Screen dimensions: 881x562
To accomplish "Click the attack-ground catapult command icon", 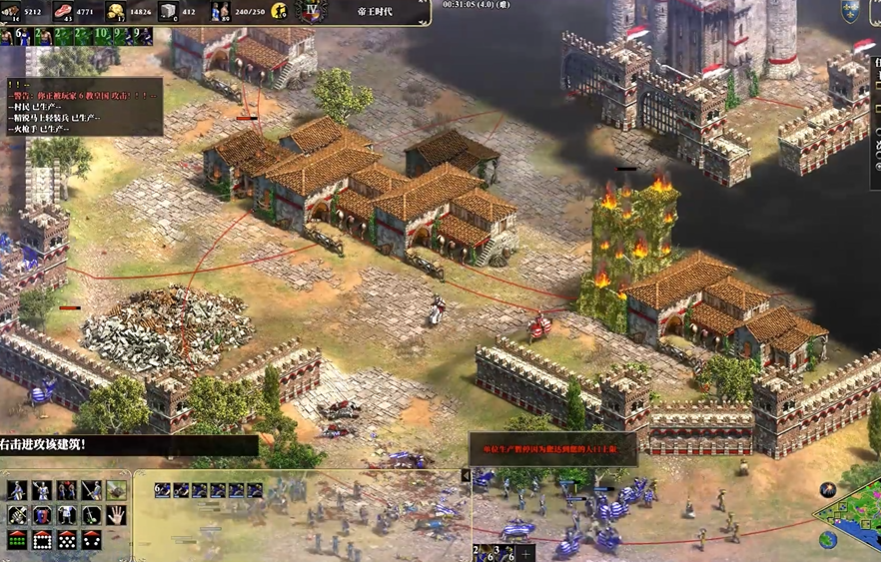I will pos(117,490).
